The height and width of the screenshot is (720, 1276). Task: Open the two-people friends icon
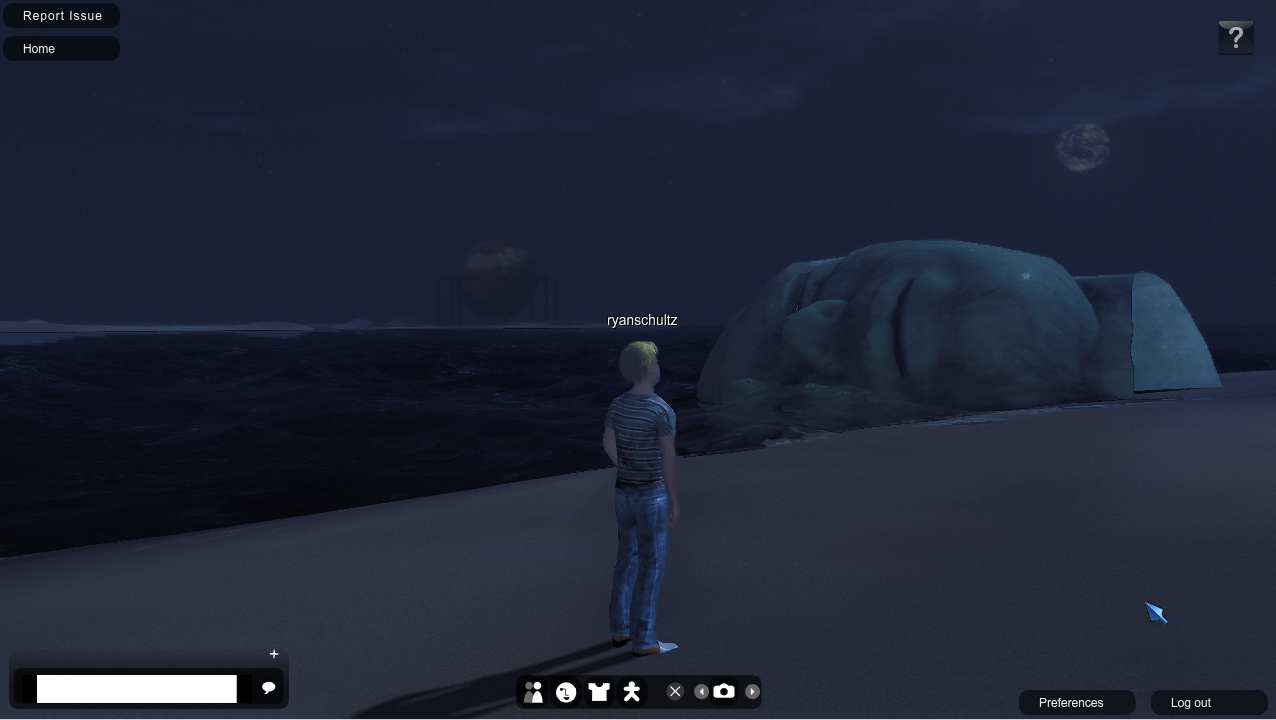(533, 692)
